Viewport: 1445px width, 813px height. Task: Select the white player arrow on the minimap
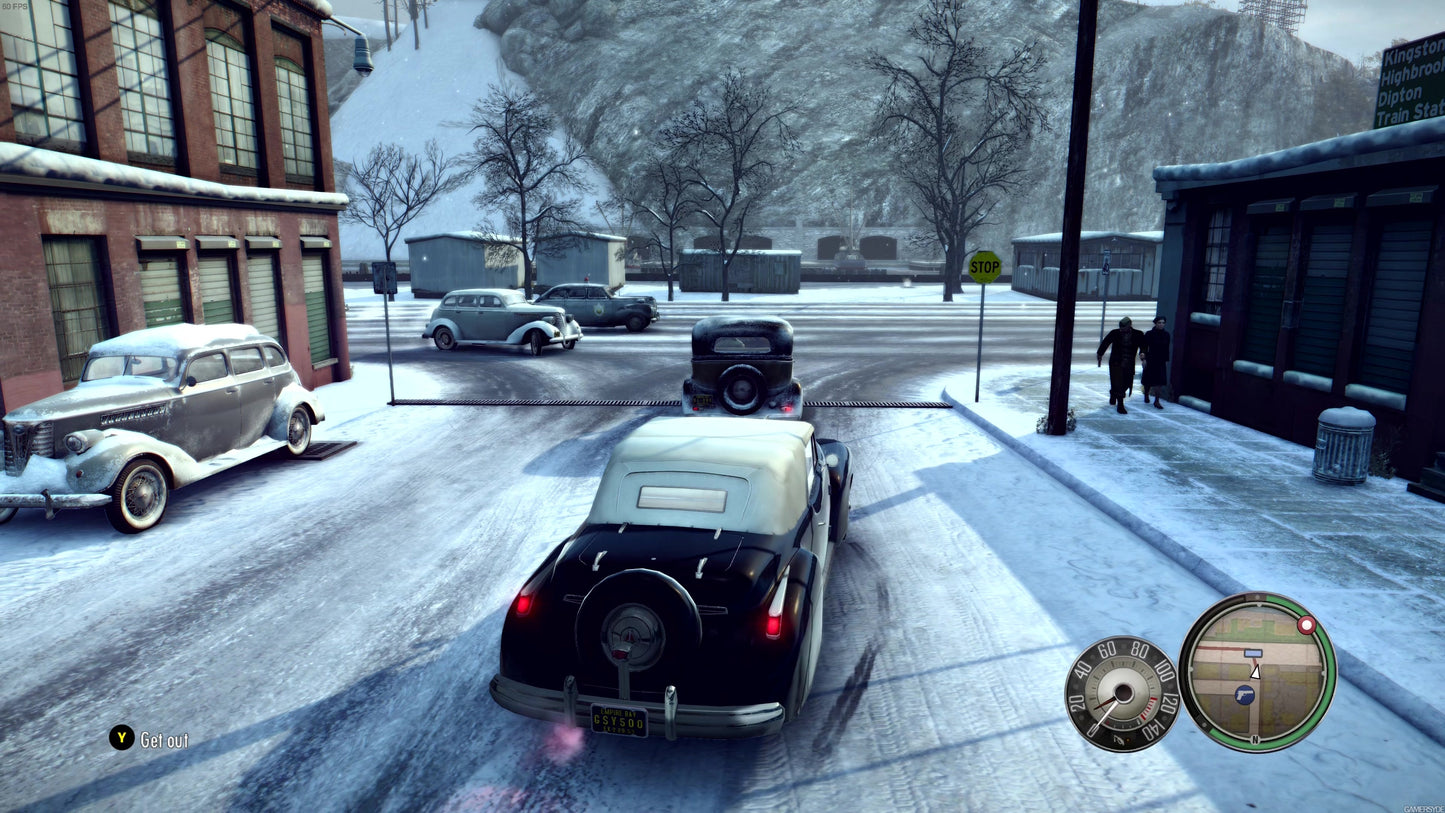click(1256, 673)
